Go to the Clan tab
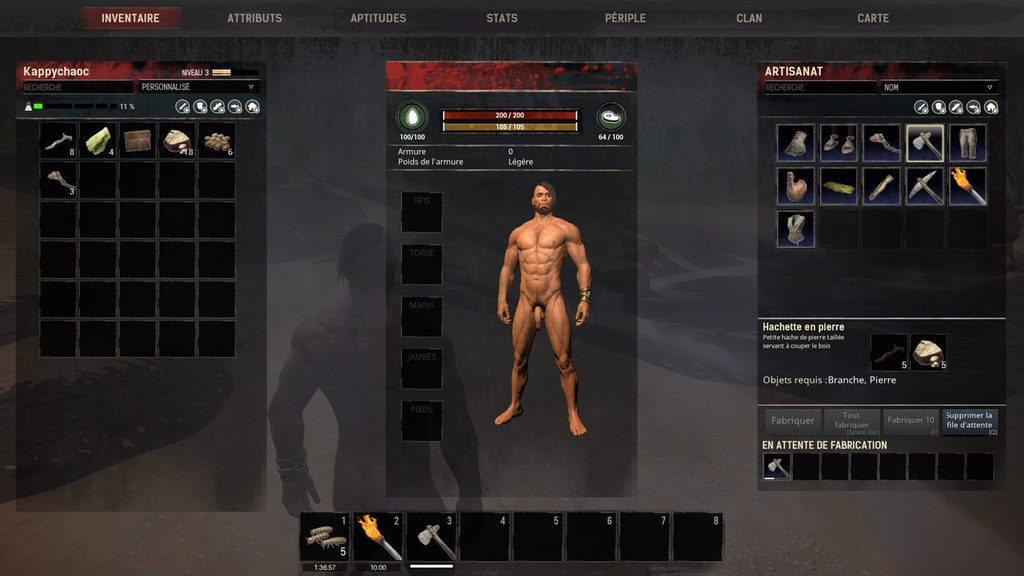Viewport: 1024px width, 576px height. (x=749, y=18)
